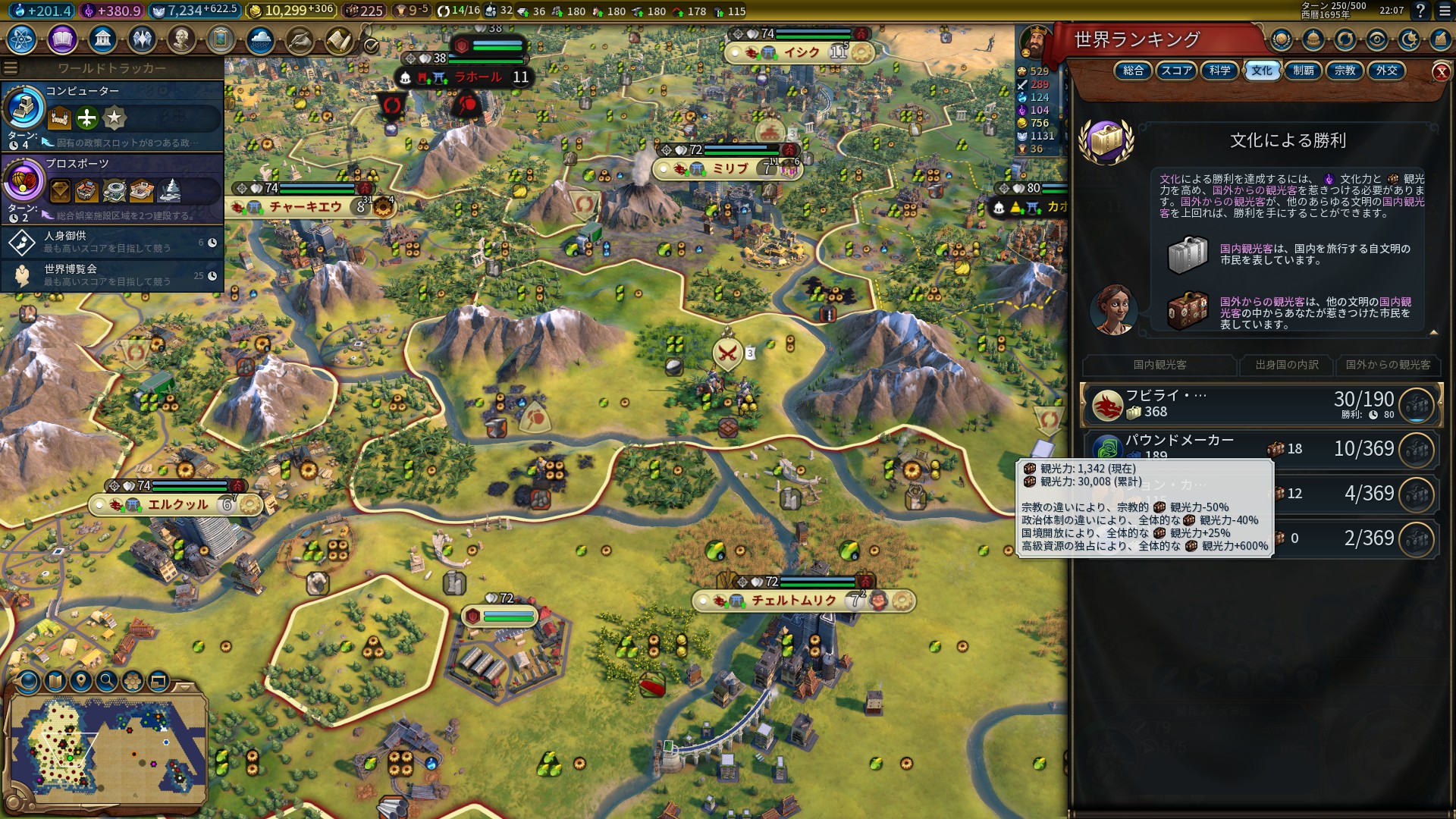The width and height of the screenshot is (1456, 819).
Task: Open the 外交 victory tab
Action: 1386,71
